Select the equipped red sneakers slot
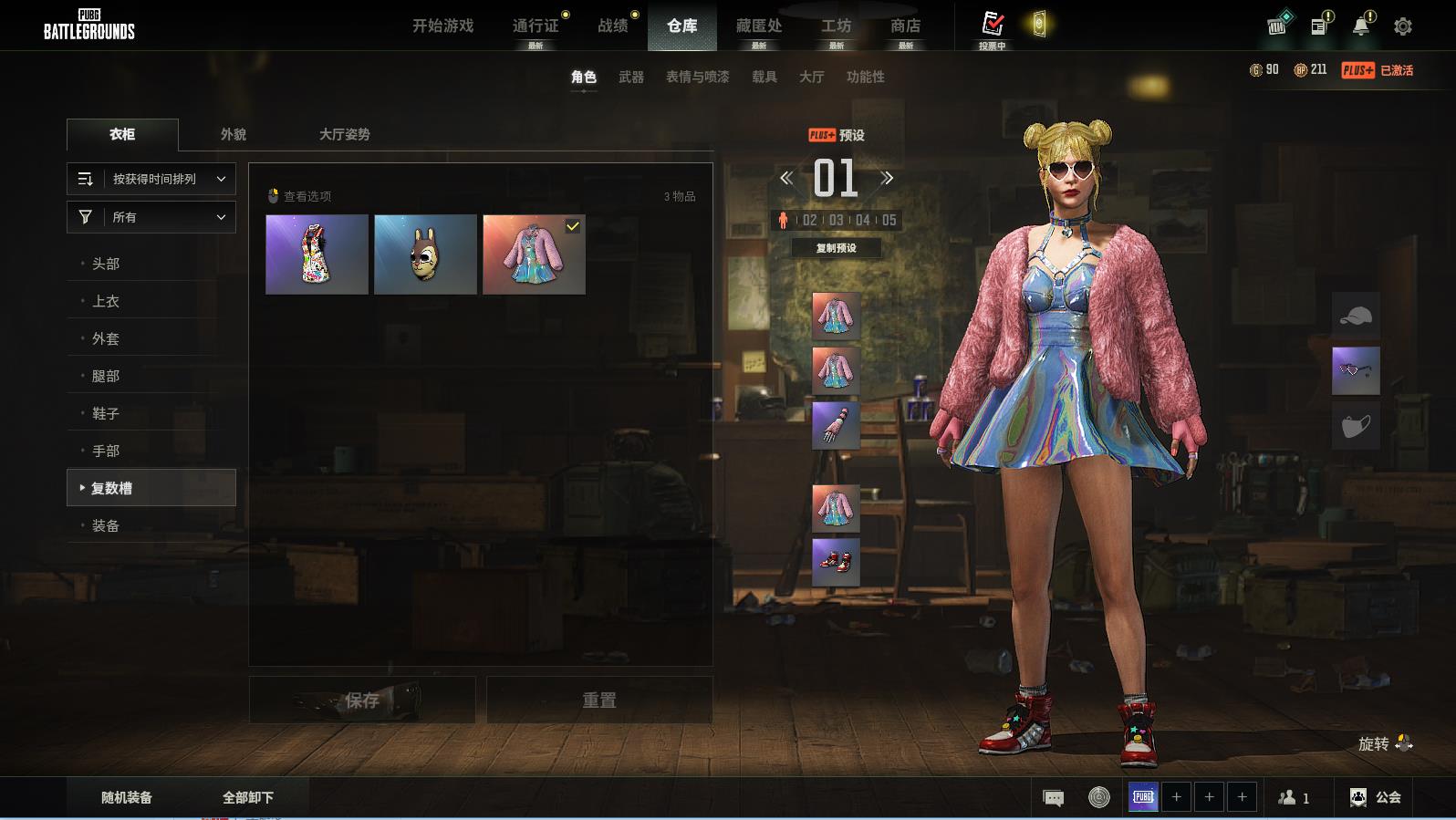The width and height of the screenshot is (1456, 820). pyautogui.click(x=836, y=562)
